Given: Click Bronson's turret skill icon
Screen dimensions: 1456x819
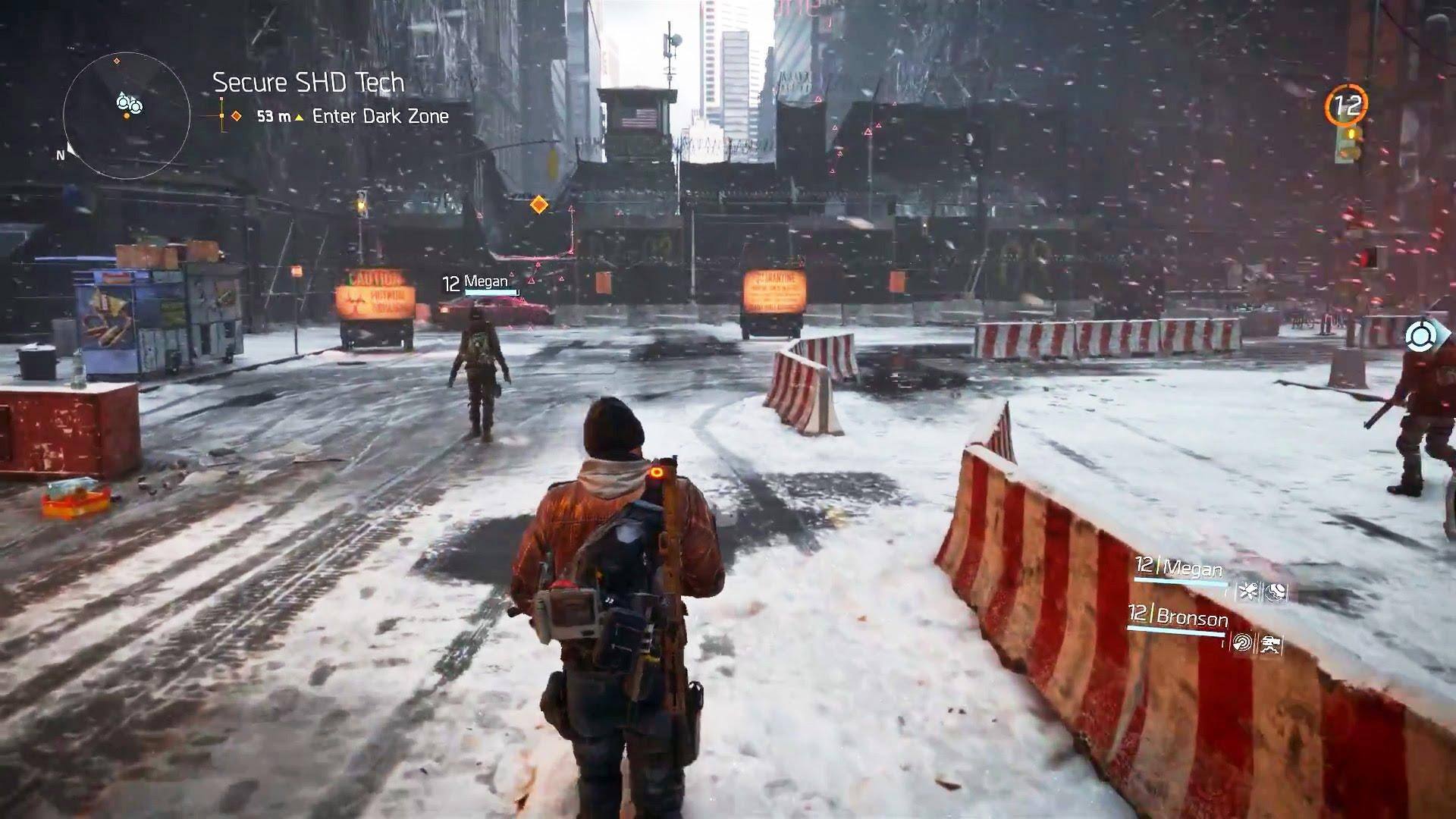Looking at the screenshot, I should pyautogui.click(x=1269, y=645).
